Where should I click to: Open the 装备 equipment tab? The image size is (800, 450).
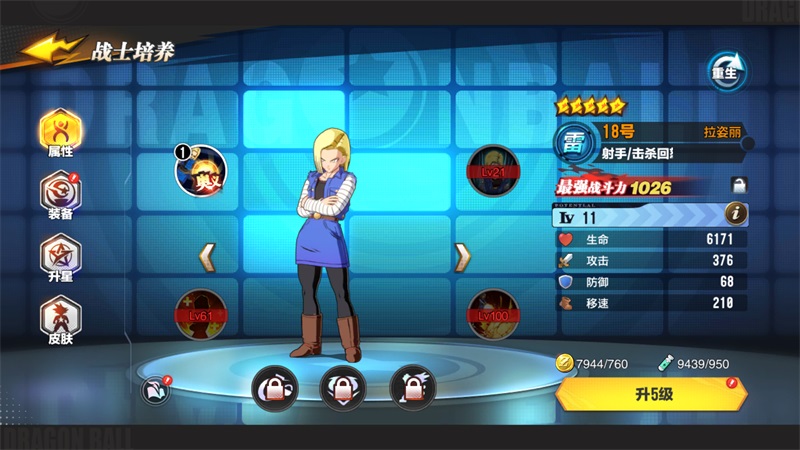click(60, 195)
